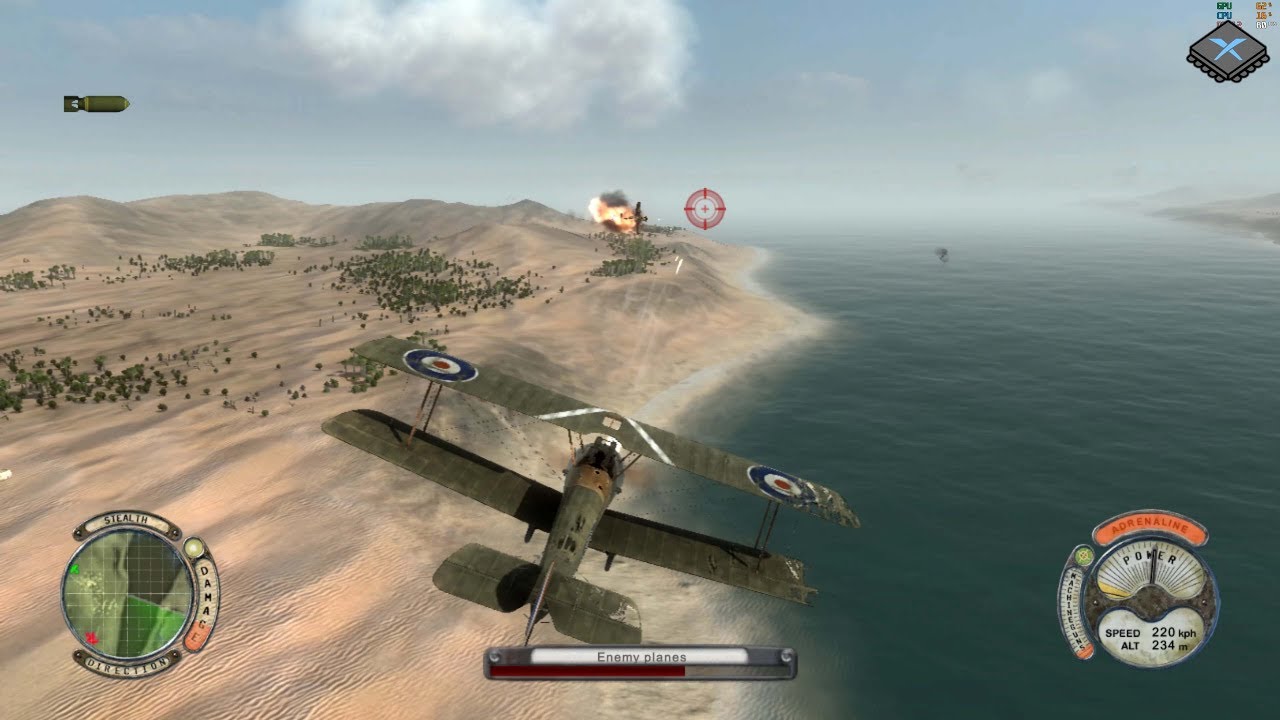Select the bomb weapon icon
The image size is (1280, 720).
96,103
